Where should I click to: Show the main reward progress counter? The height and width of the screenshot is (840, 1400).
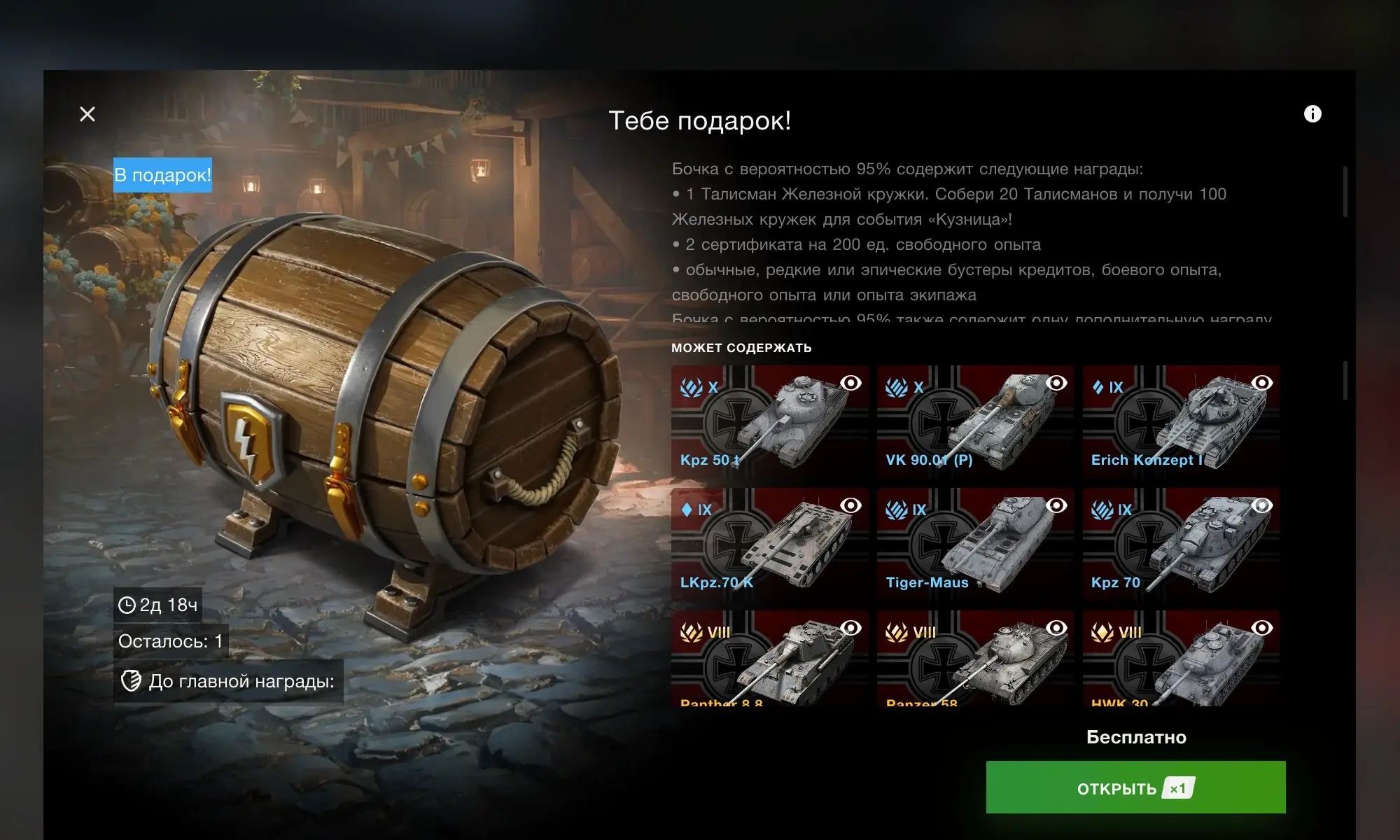228,681
